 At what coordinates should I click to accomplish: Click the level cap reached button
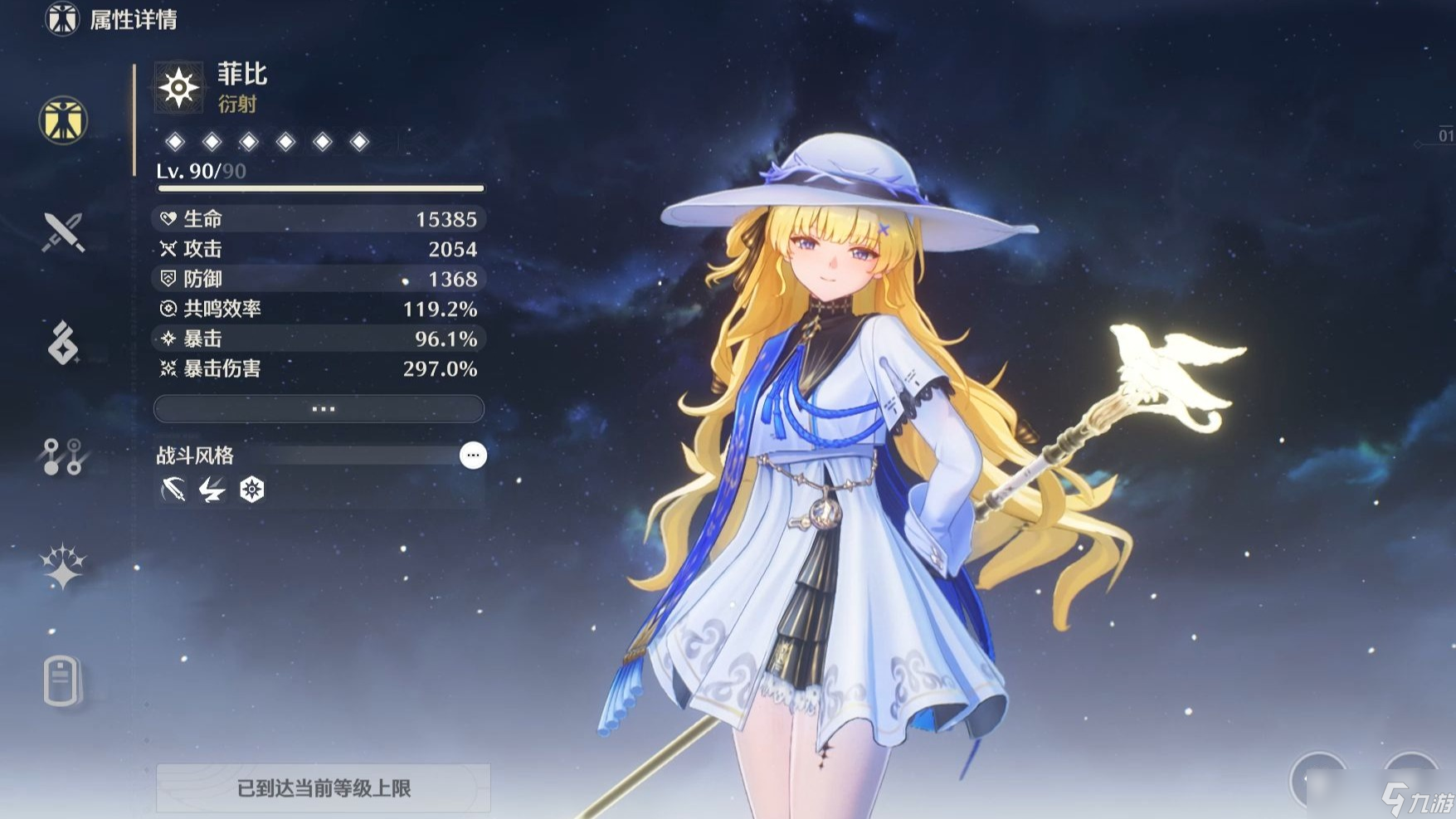324,787
